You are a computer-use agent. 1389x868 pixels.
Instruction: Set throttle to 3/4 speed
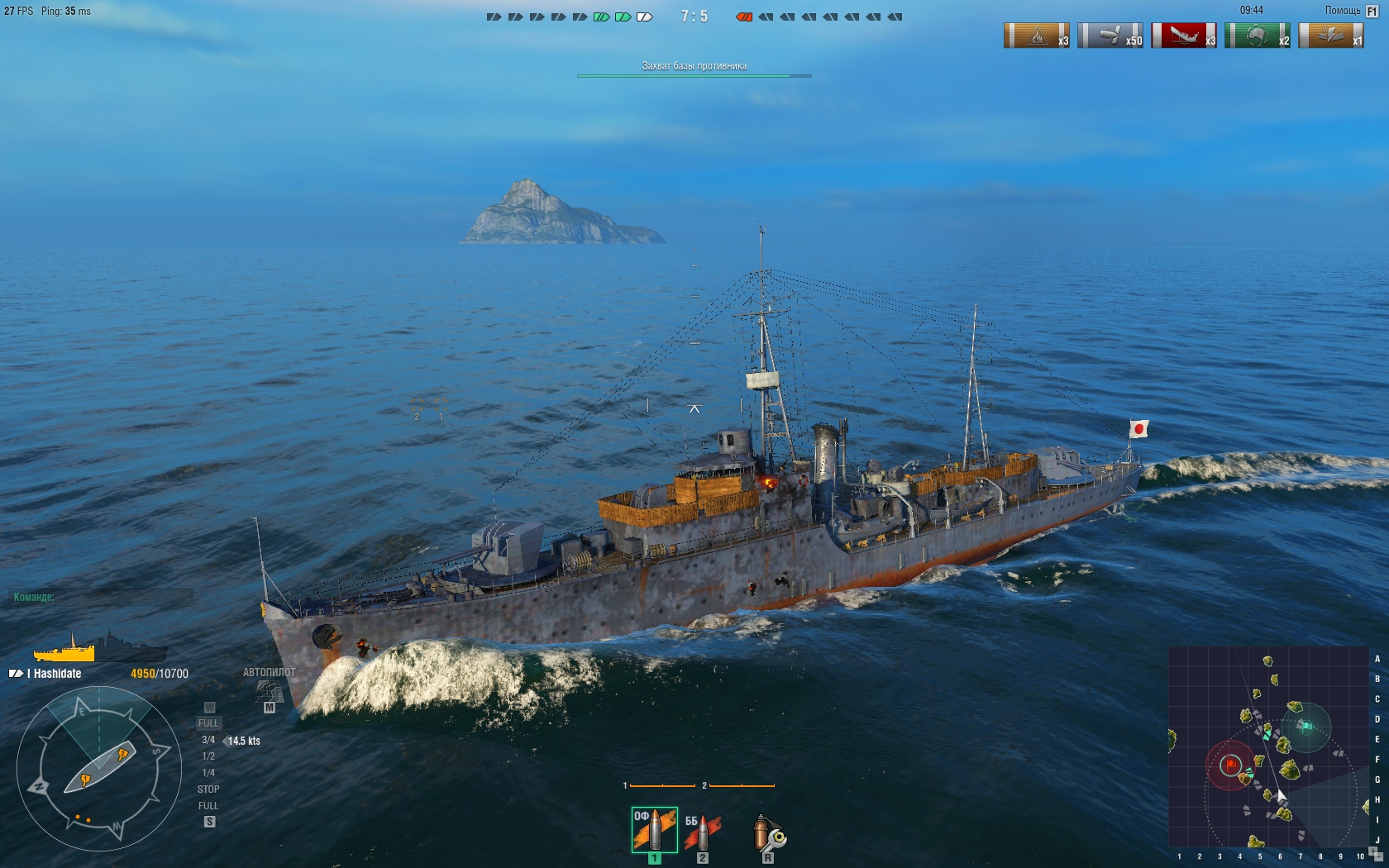pyautogui.click(x=208, y=740)
